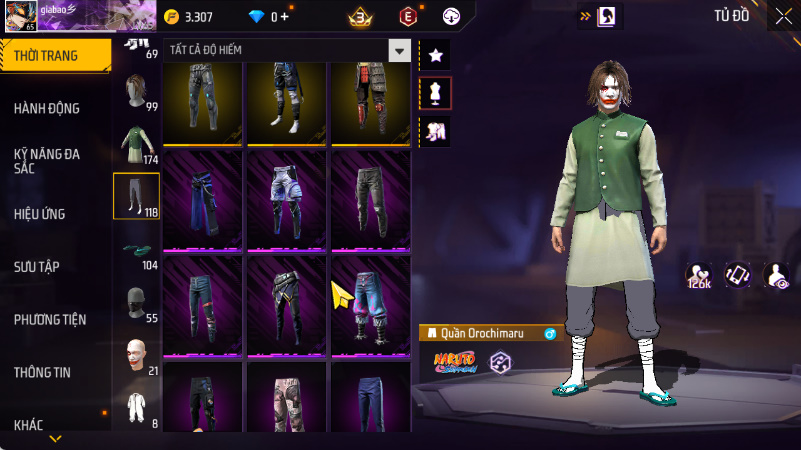This screenshot has width=801, height=450.
Task: Open the face mask subcategory with 55 items
Action: coord(136,304)
